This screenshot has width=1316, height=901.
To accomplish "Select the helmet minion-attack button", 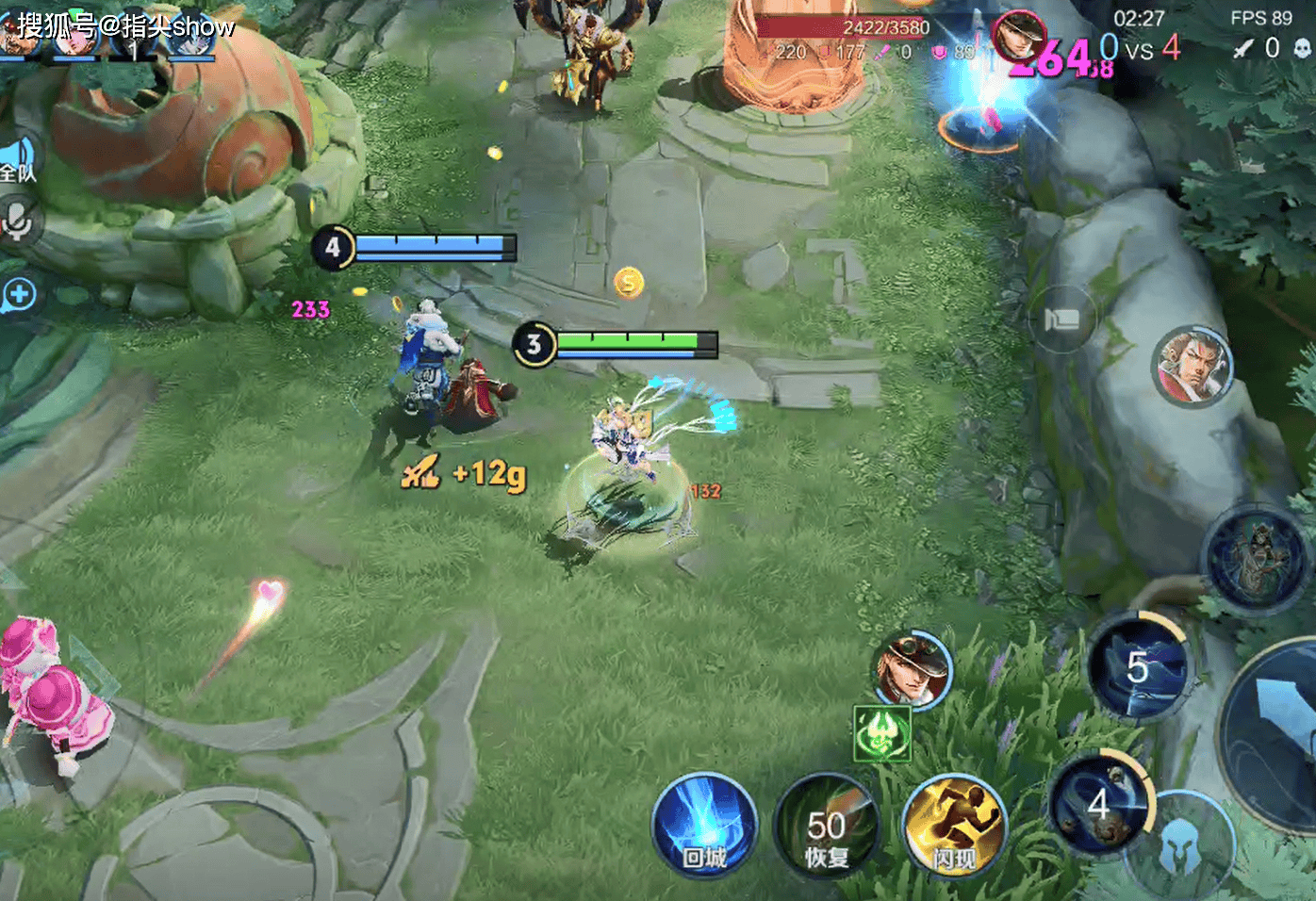I will pos(1179,846).
